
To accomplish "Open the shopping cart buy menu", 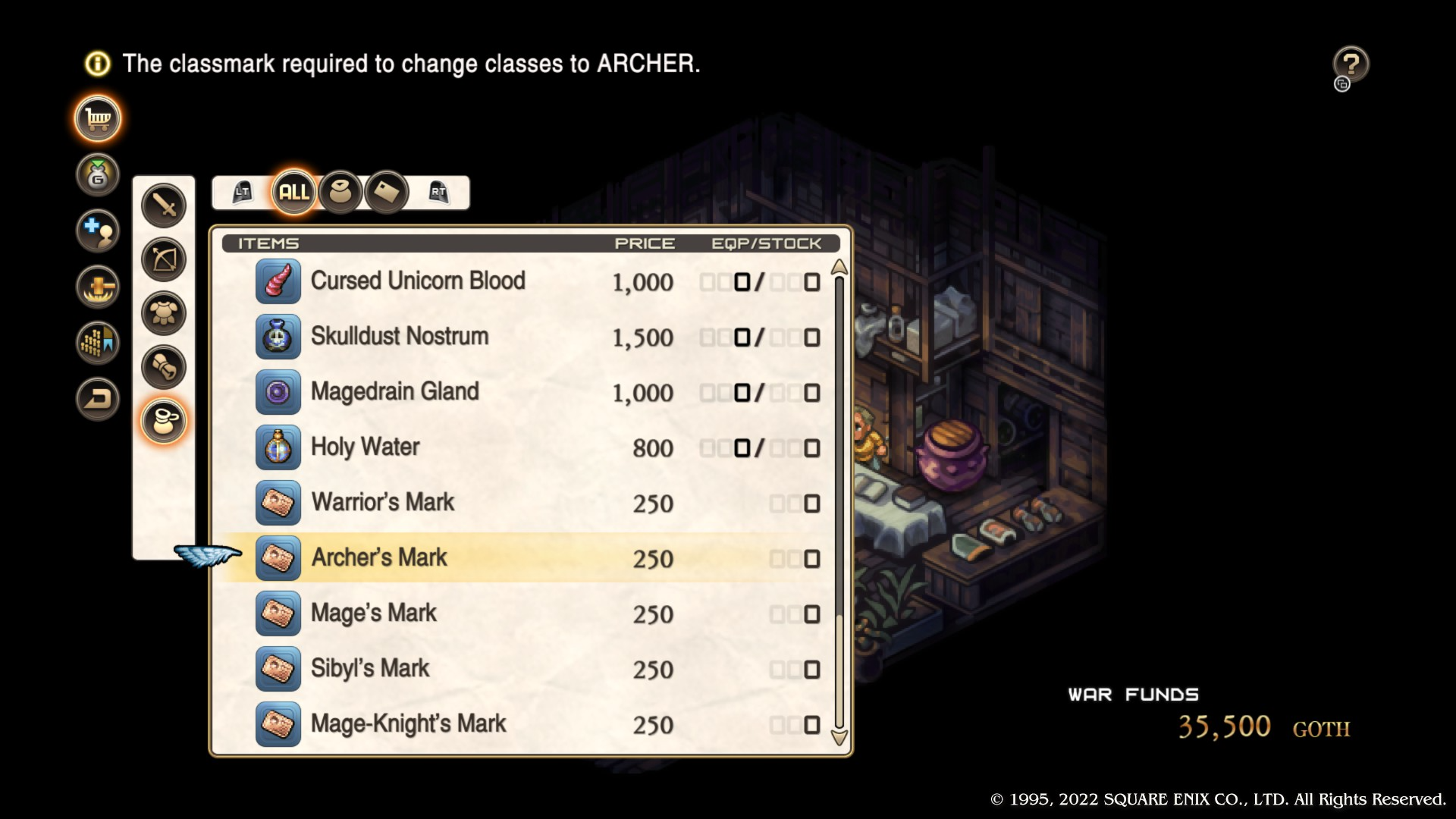I will click(x=98, y=119).
